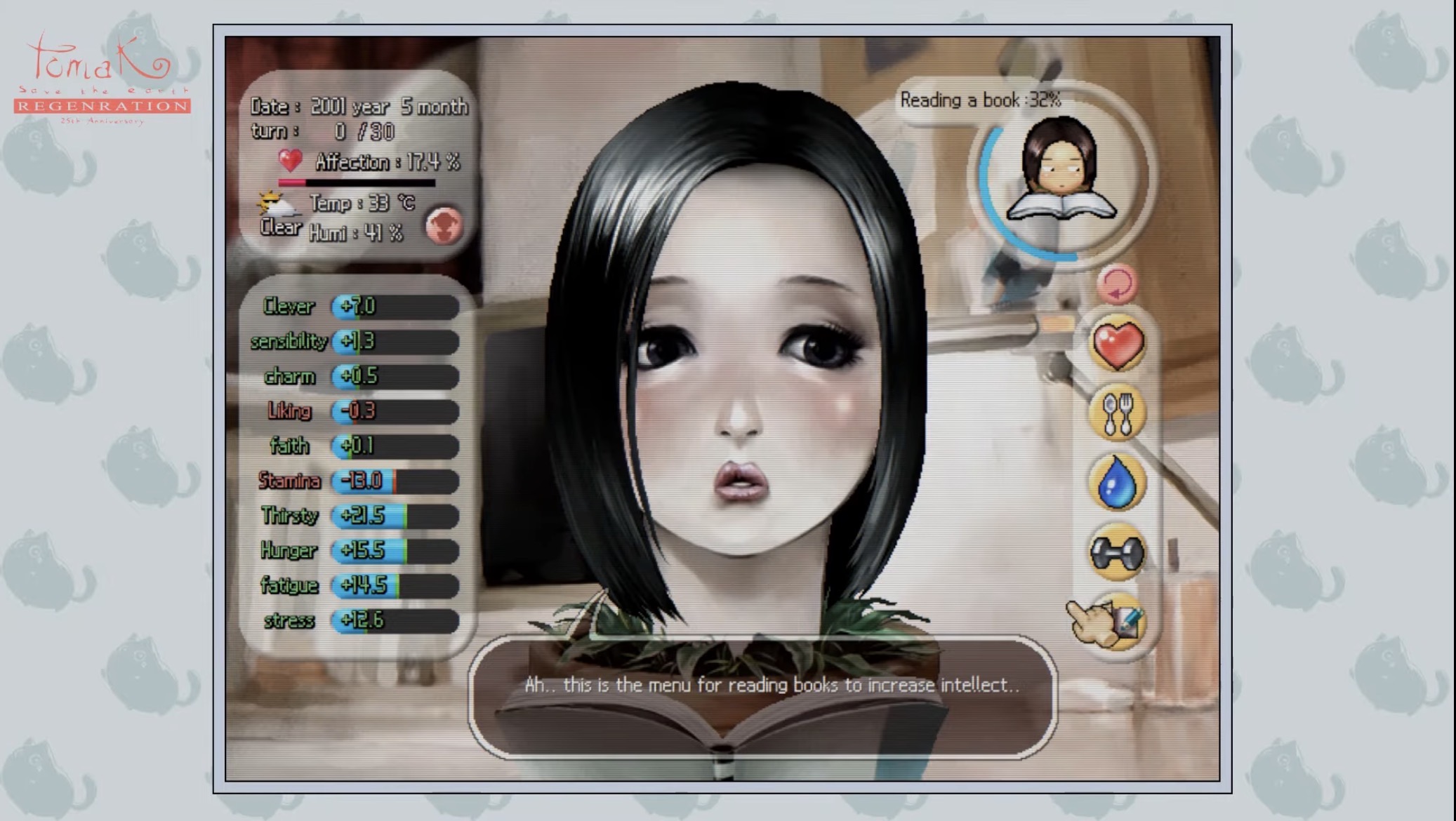Open the fork and spoon feeding menu

1117,414
